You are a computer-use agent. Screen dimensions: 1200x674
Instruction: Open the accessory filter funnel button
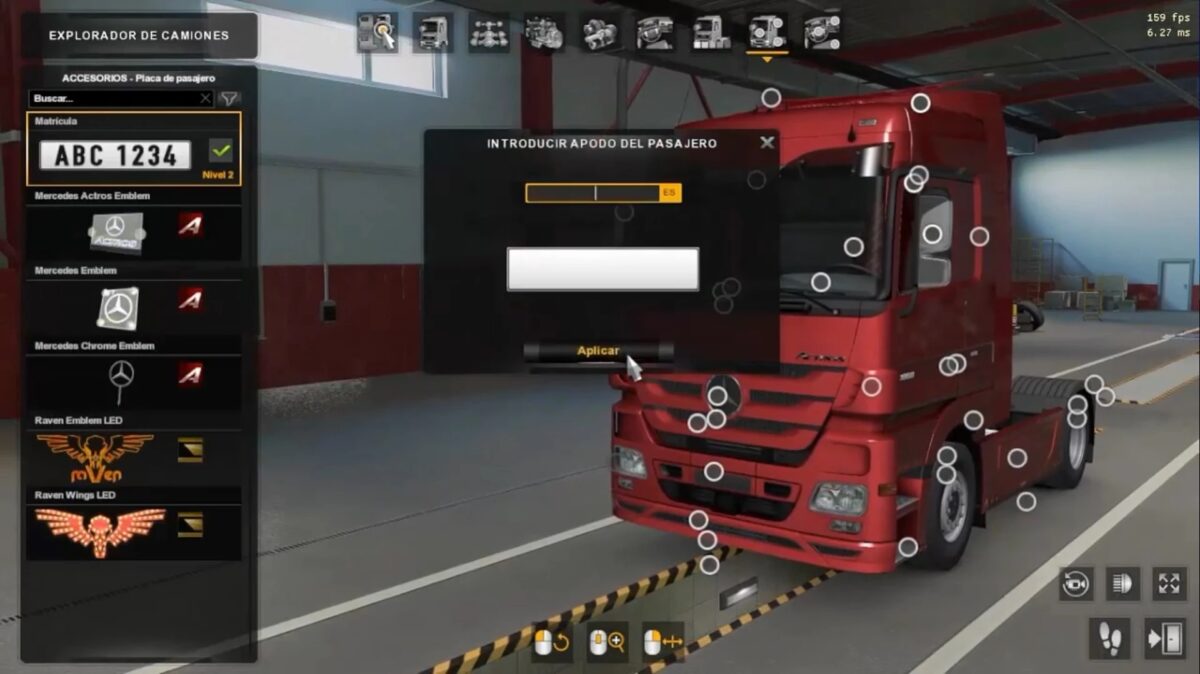tap(229, 99)
